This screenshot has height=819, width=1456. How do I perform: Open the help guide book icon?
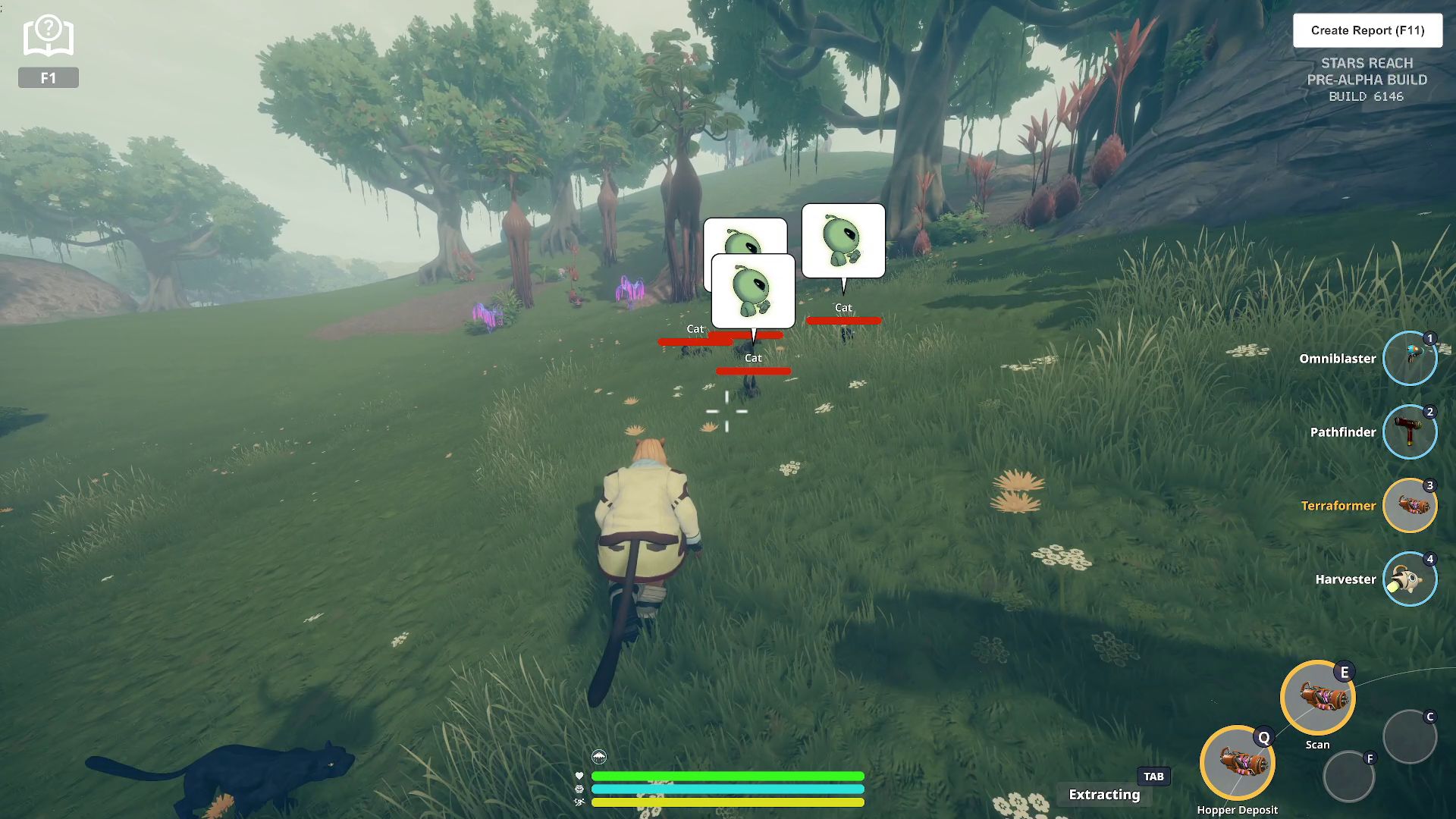tap(48, 36)
